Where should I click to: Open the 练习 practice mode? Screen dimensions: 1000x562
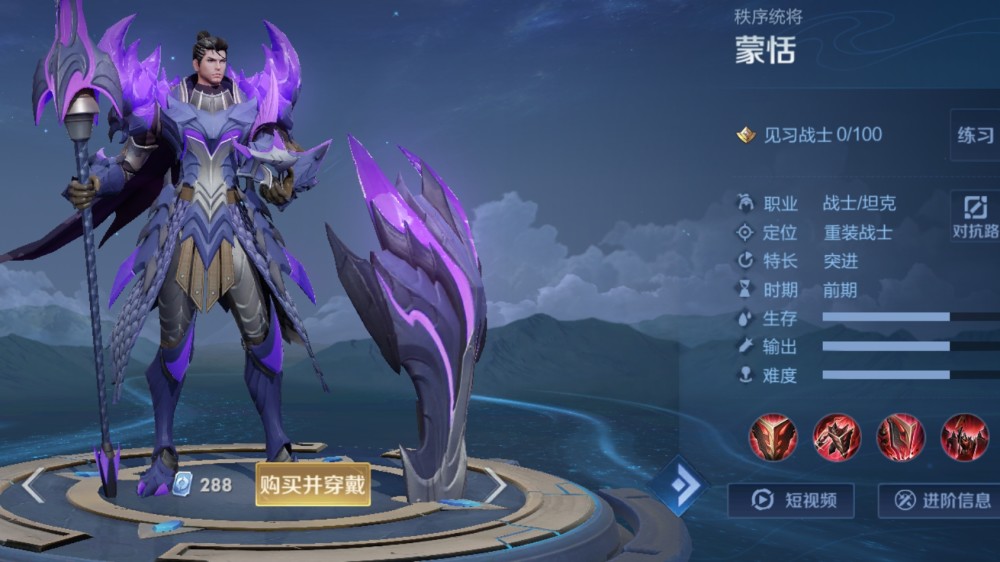(975, 135)
